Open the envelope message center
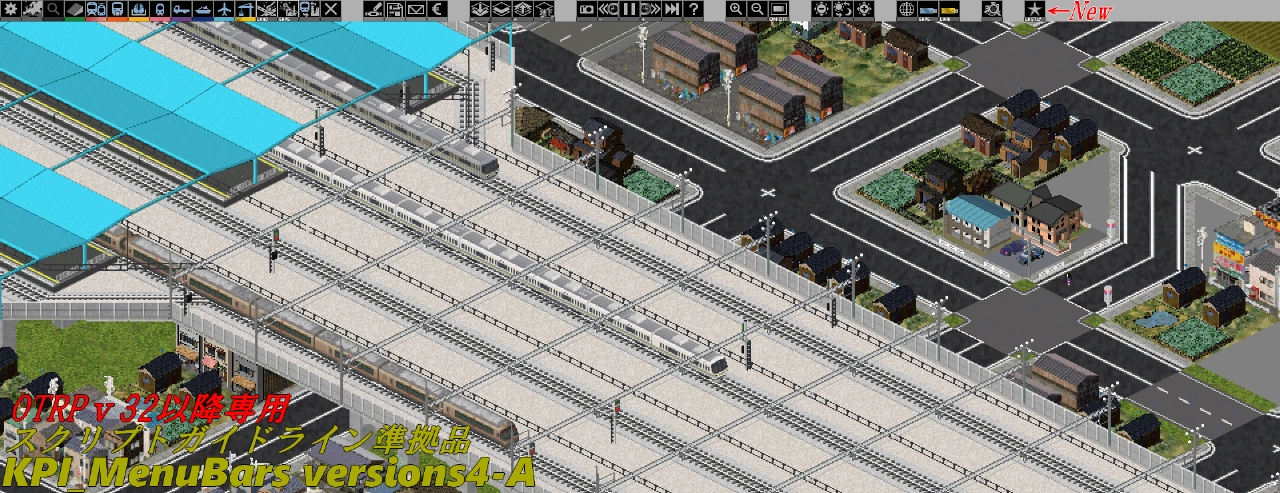 [x=415, y=9]
